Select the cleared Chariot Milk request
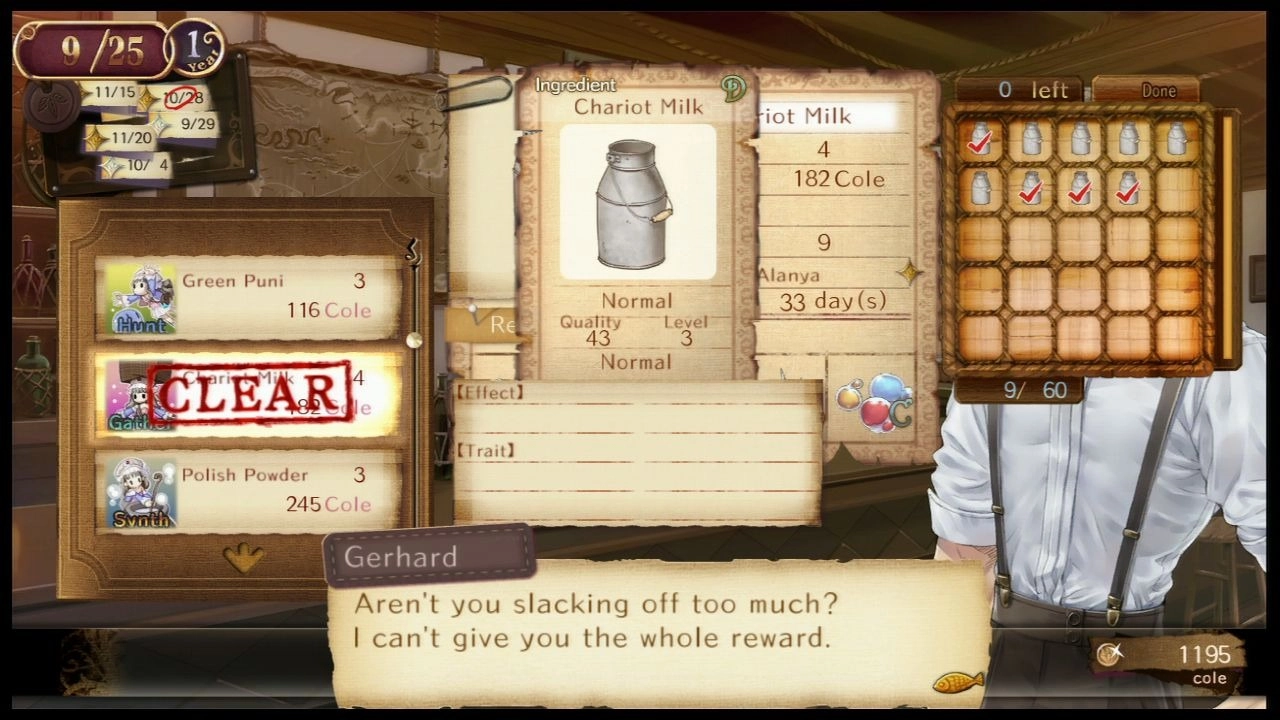 click(247, 395)
